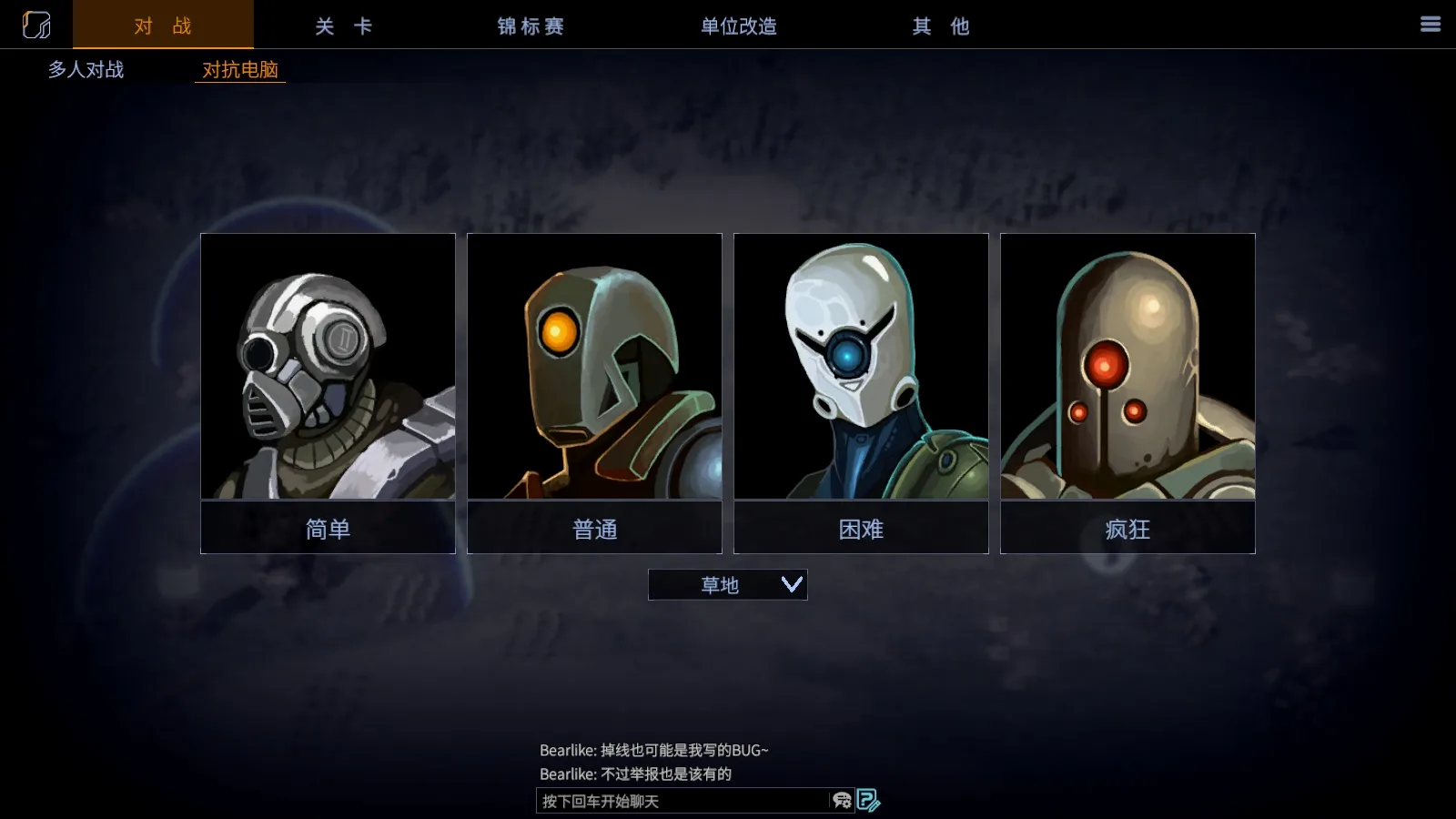Open the hamburger menu
The width and height of the screenshot is (1456, 819).
pos(1431,25)
